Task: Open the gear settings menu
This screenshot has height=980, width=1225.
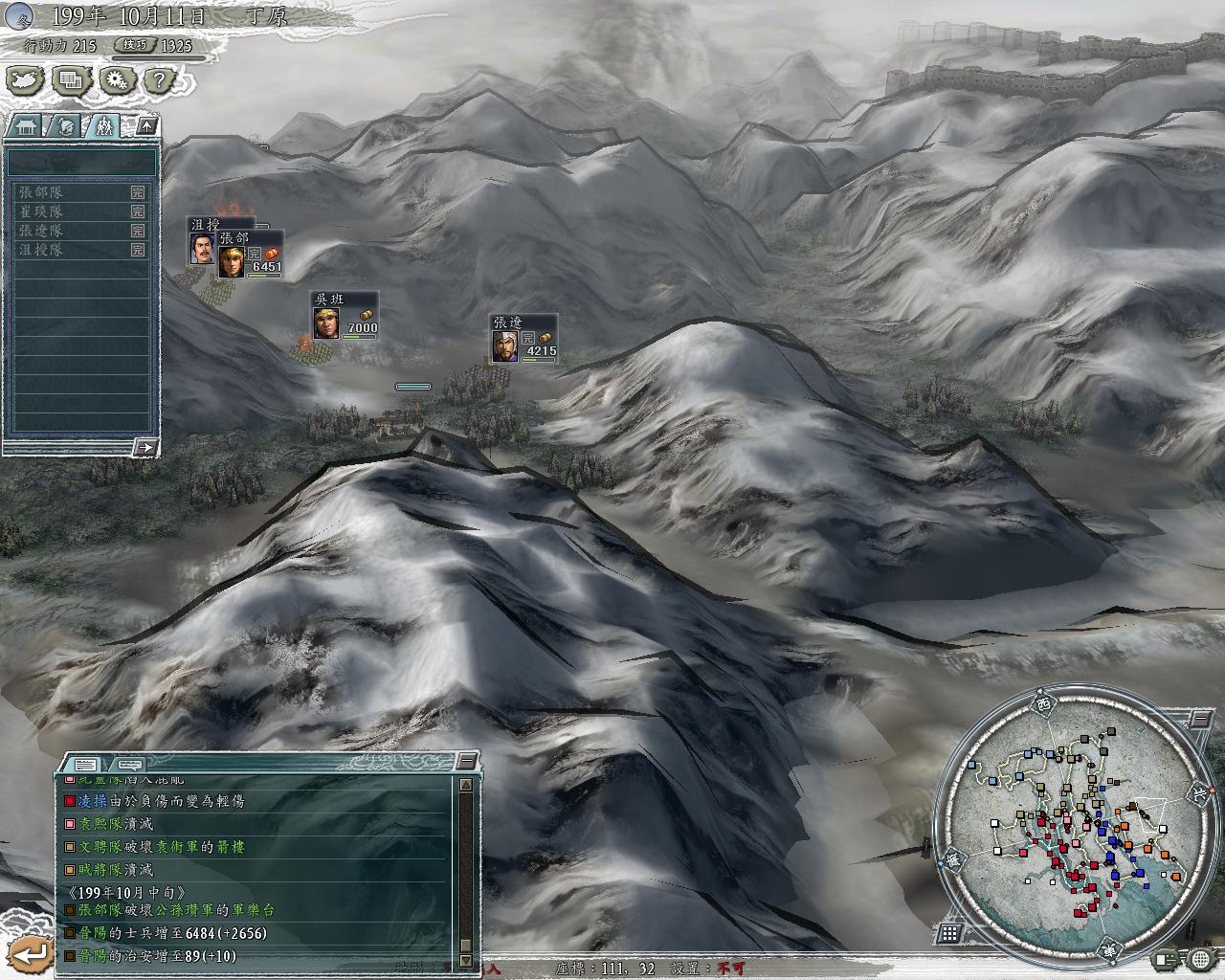Action: tap(116, 80)
